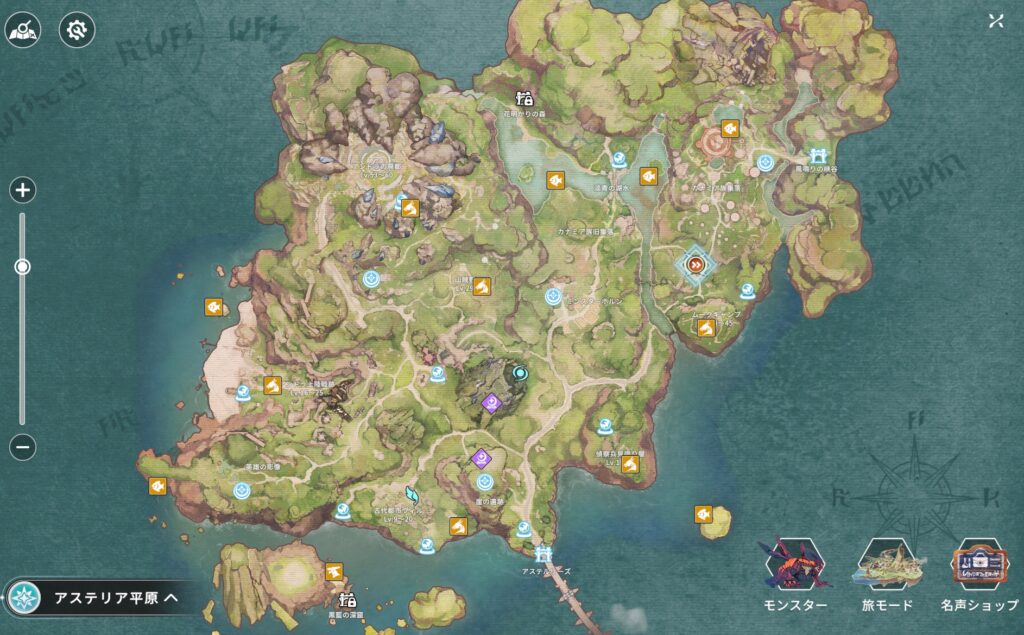Open the map search magnifier icon
1024x635 pixels.
tap(22, 31)
